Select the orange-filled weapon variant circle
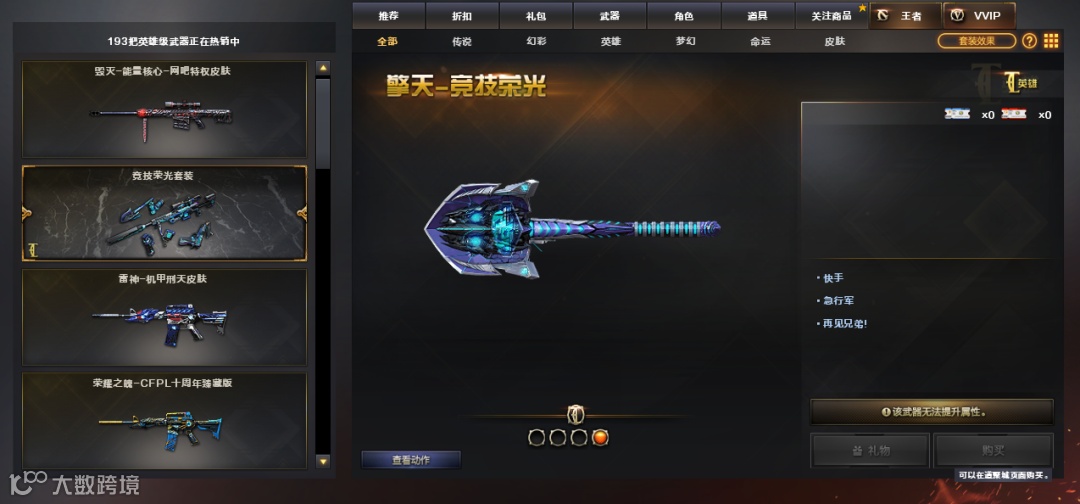Image resolution: width=1080 pixels, height=504 pixels. pyautogui.click(x=600, y=437)
